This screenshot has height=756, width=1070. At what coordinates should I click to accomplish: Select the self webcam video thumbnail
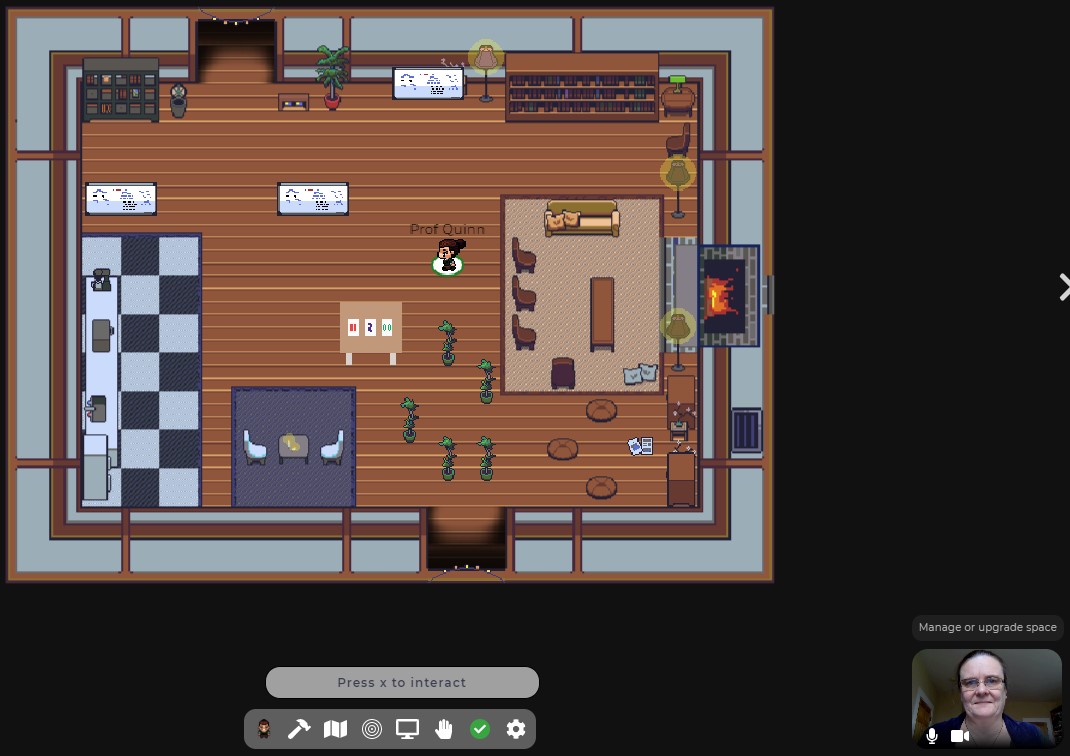986,690
